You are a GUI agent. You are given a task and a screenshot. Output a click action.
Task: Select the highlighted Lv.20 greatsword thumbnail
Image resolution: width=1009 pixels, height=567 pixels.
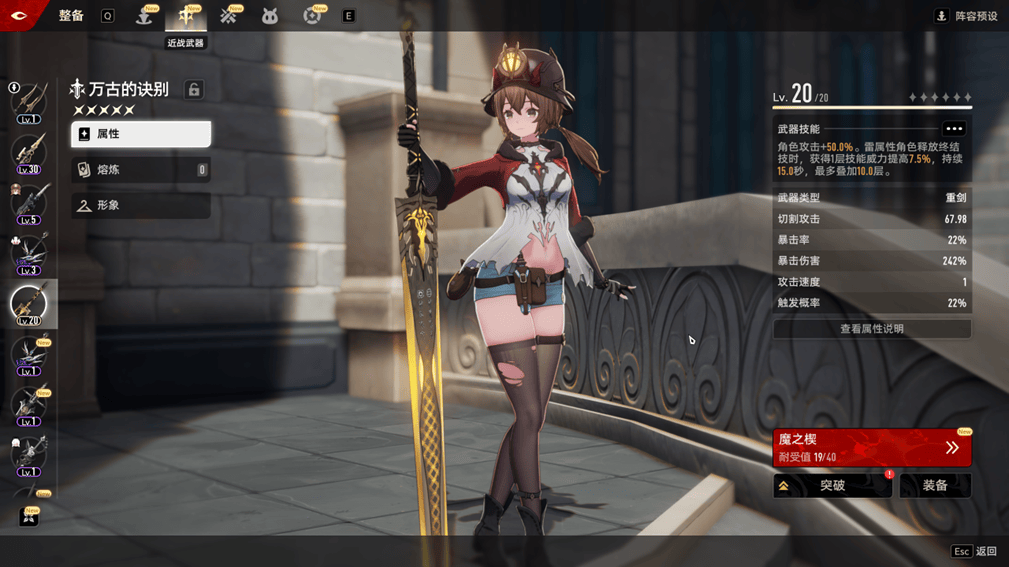pos(28,304)
